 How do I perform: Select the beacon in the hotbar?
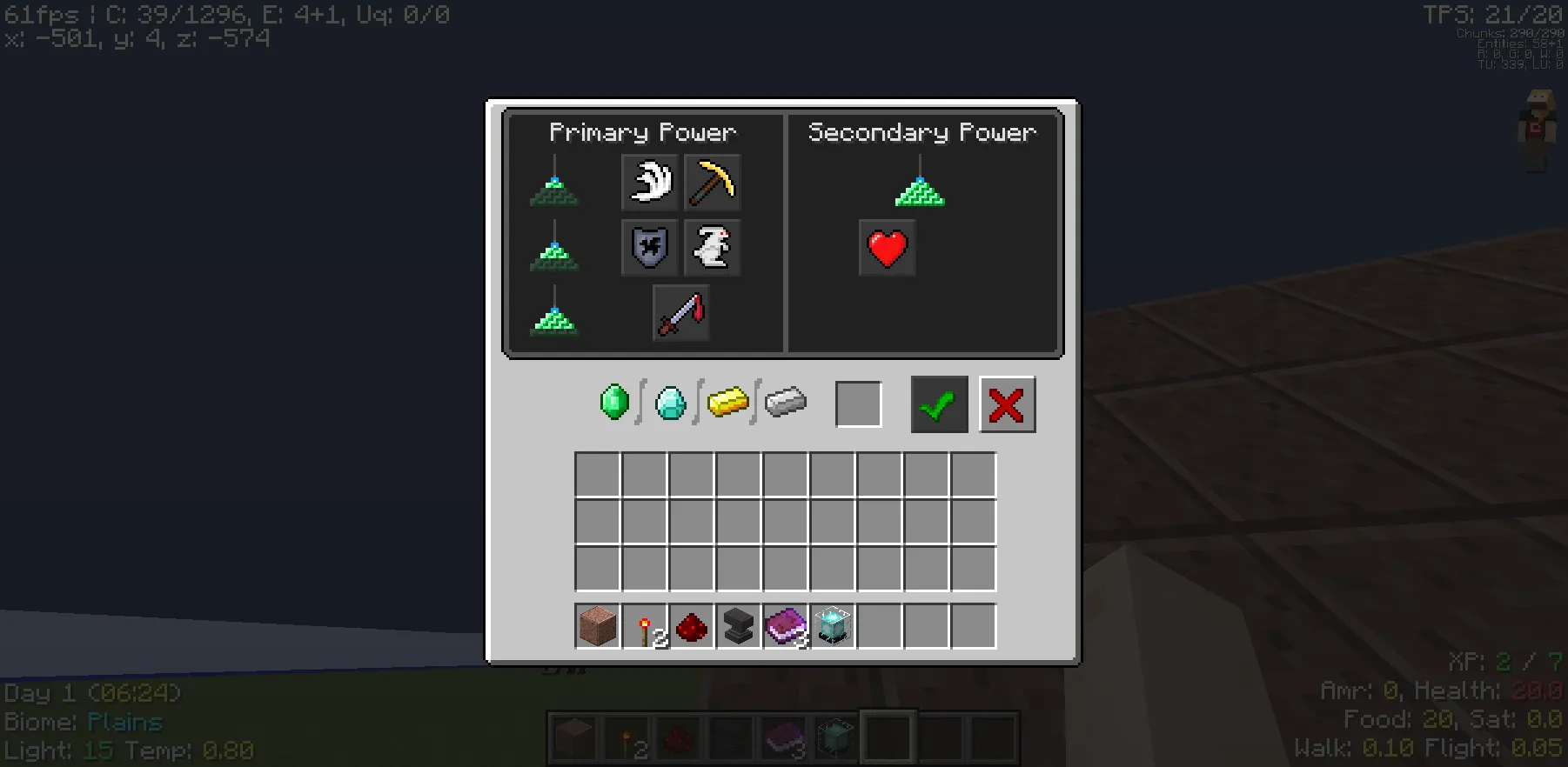point(834,627)
